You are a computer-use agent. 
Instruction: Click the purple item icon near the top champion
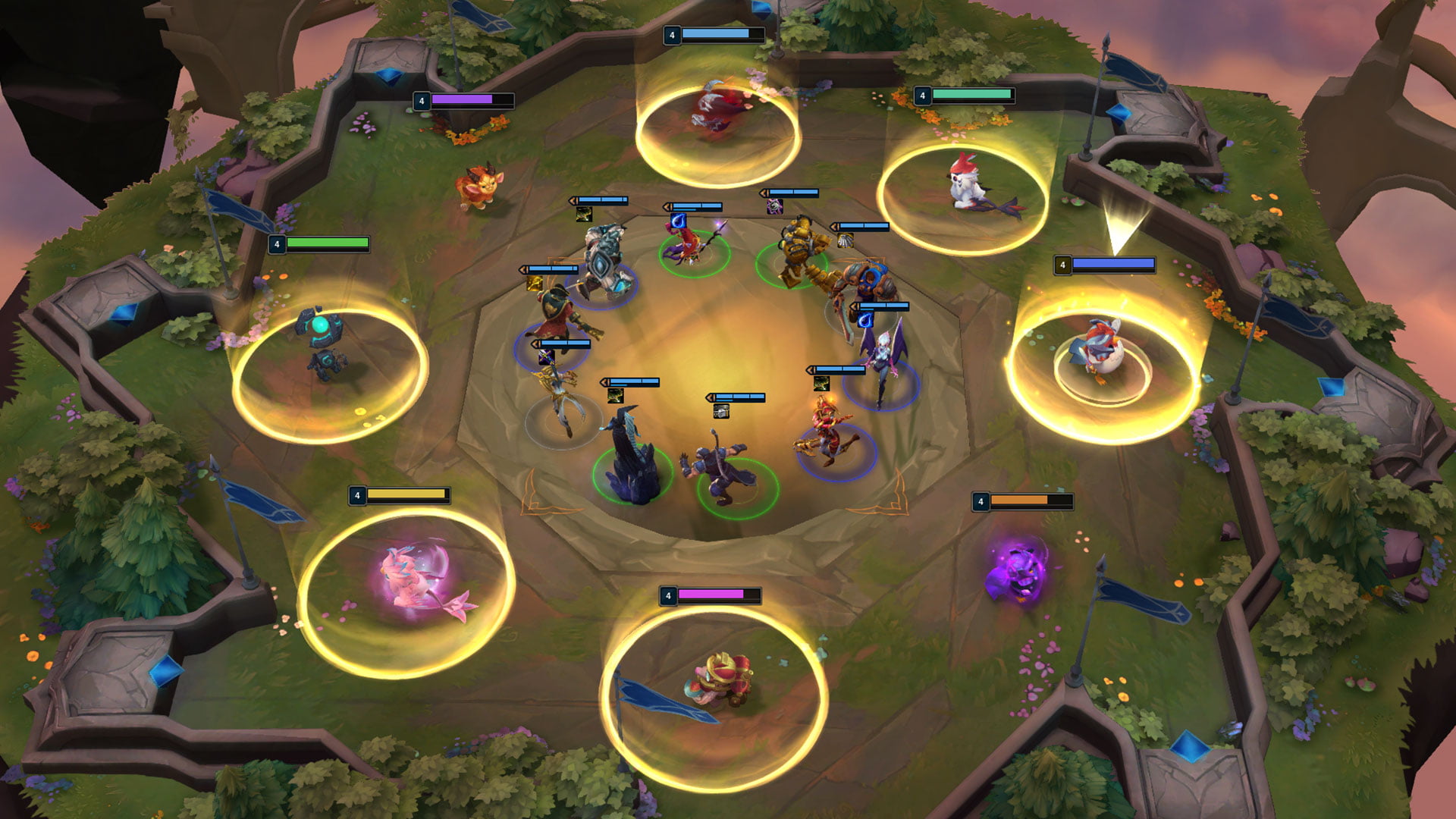(x=775, y=207)
